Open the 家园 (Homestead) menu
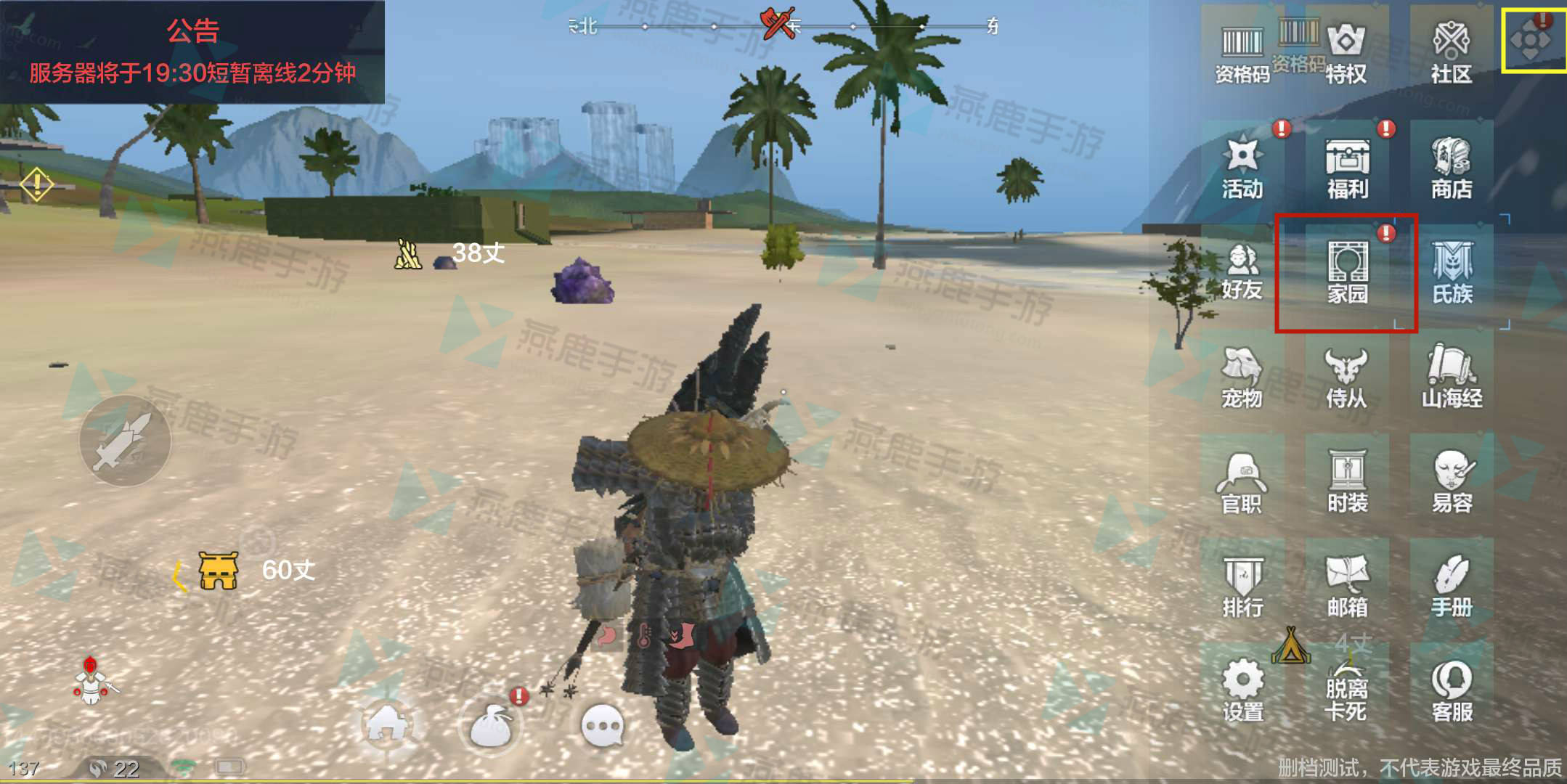 1347,272
